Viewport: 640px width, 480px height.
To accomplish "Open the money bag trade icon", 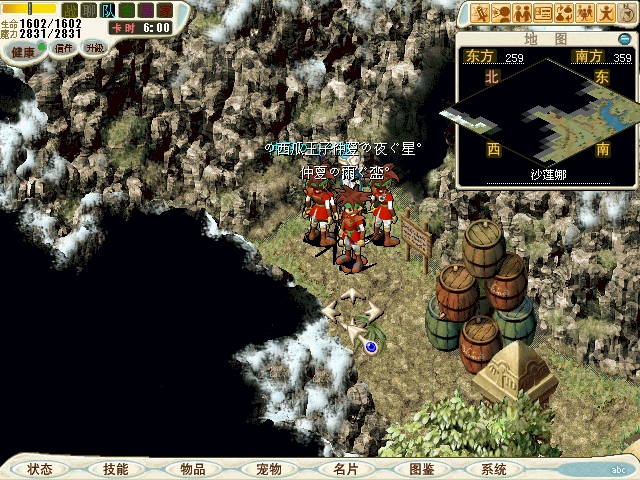I will pos(565,14).
